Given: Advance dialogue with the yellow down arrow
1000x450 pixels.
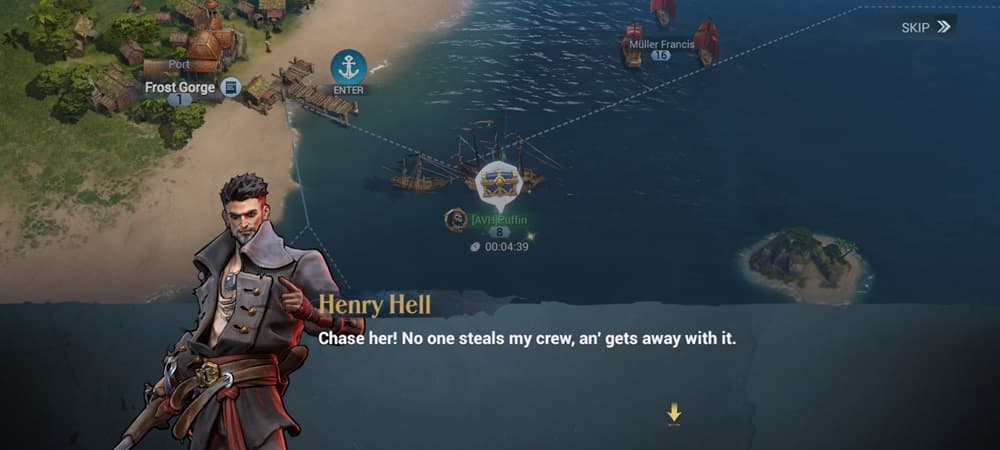Looking at the screenshot, I should point(675,412).
